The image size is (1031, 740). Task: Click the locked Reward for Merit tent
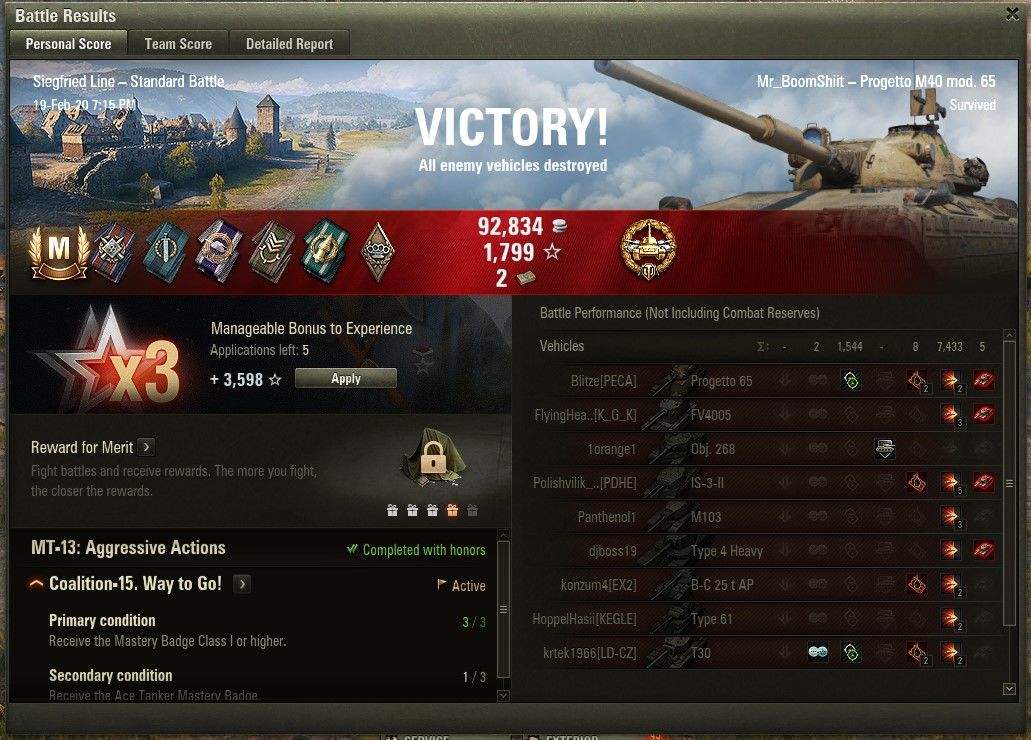coord(432,460)
